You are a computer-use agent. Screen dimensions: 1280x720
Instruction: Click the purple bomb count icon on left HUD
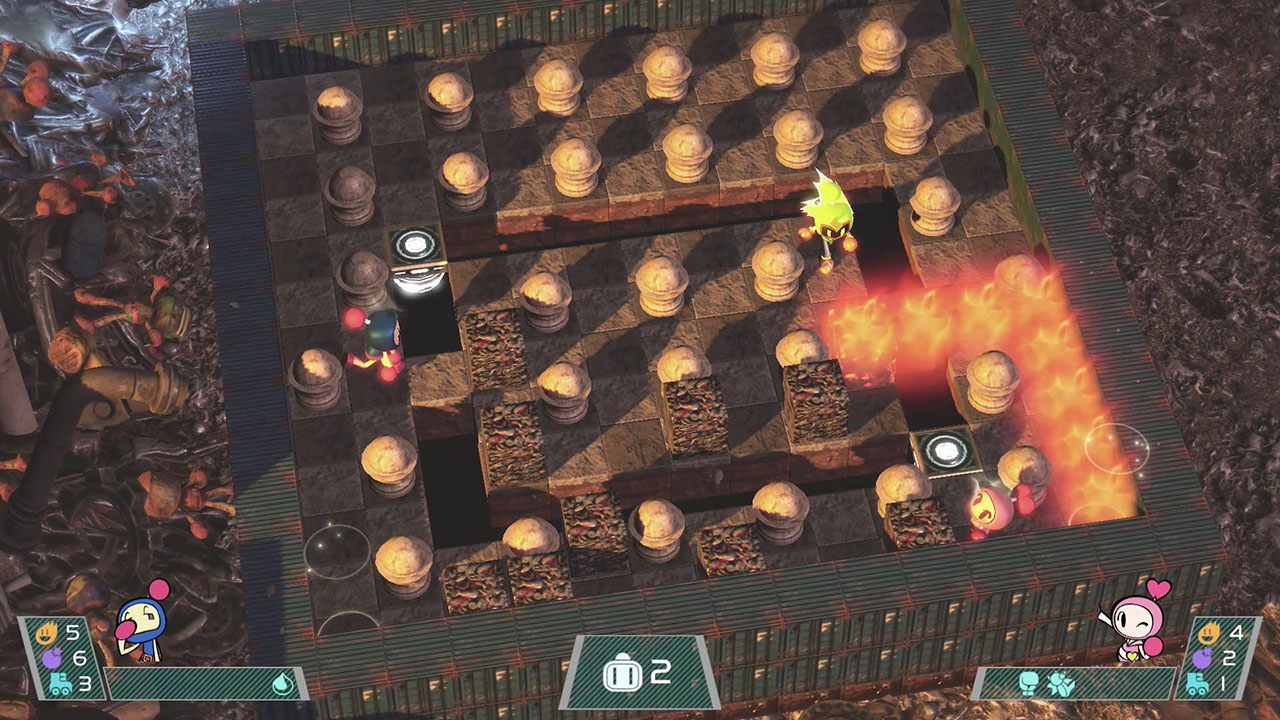(52, 658)
